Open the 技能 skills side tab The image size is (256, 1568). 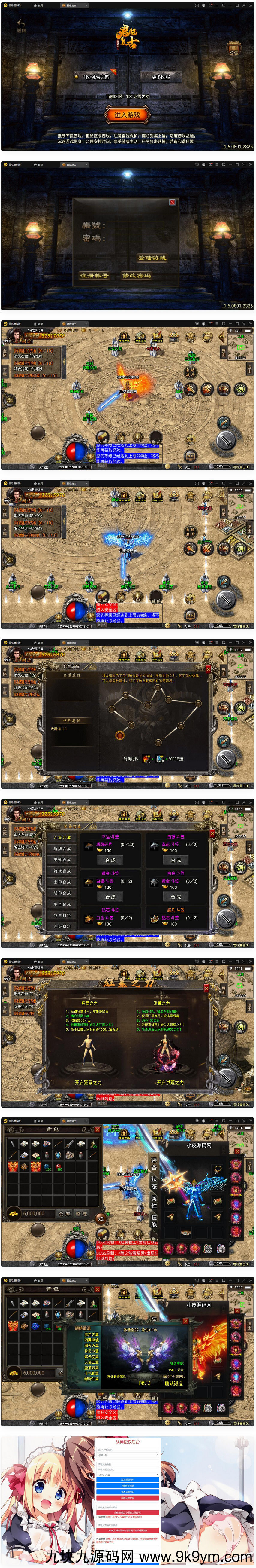point(154,1221)
